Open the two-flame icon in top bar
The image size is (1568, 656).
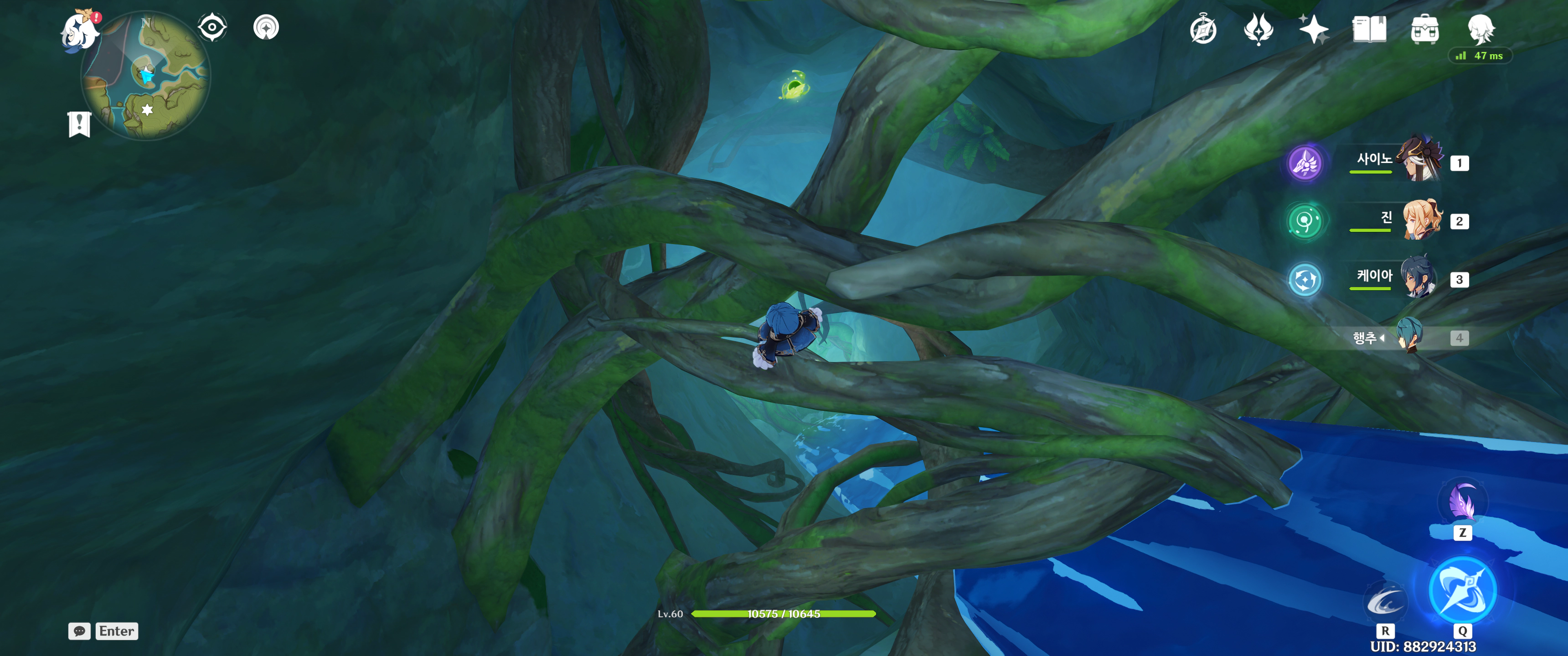(1258, 29)
